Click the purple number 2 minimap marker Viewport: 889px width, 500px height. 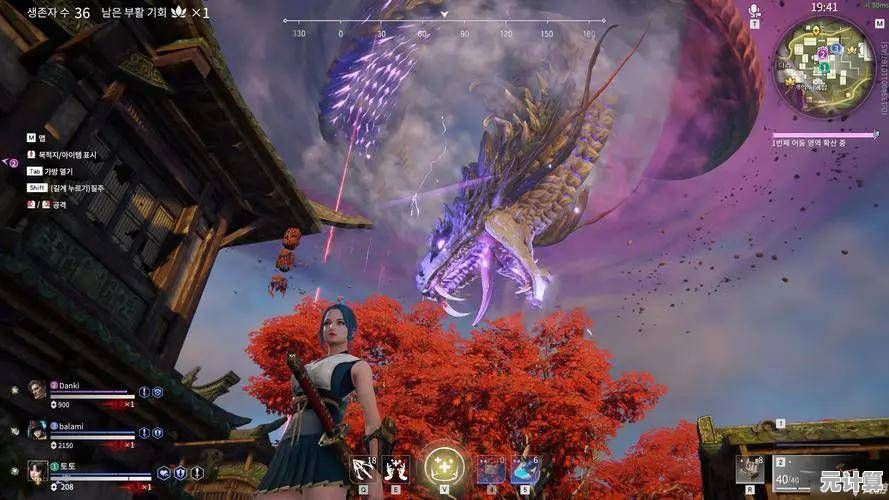click(x=822, y=52)
